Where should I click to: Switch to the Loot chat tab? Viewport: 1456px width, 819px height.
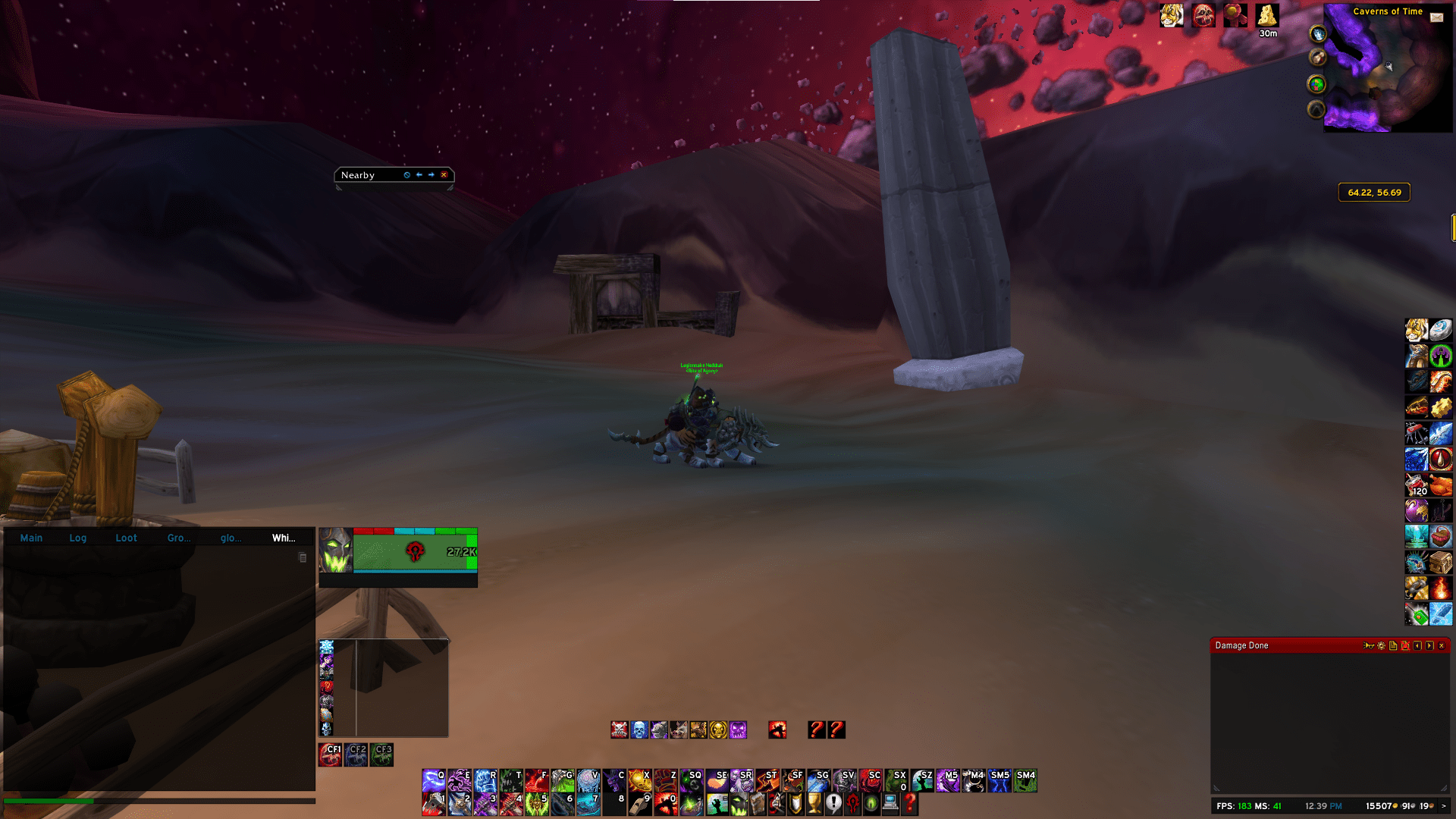tap(126, 538)
